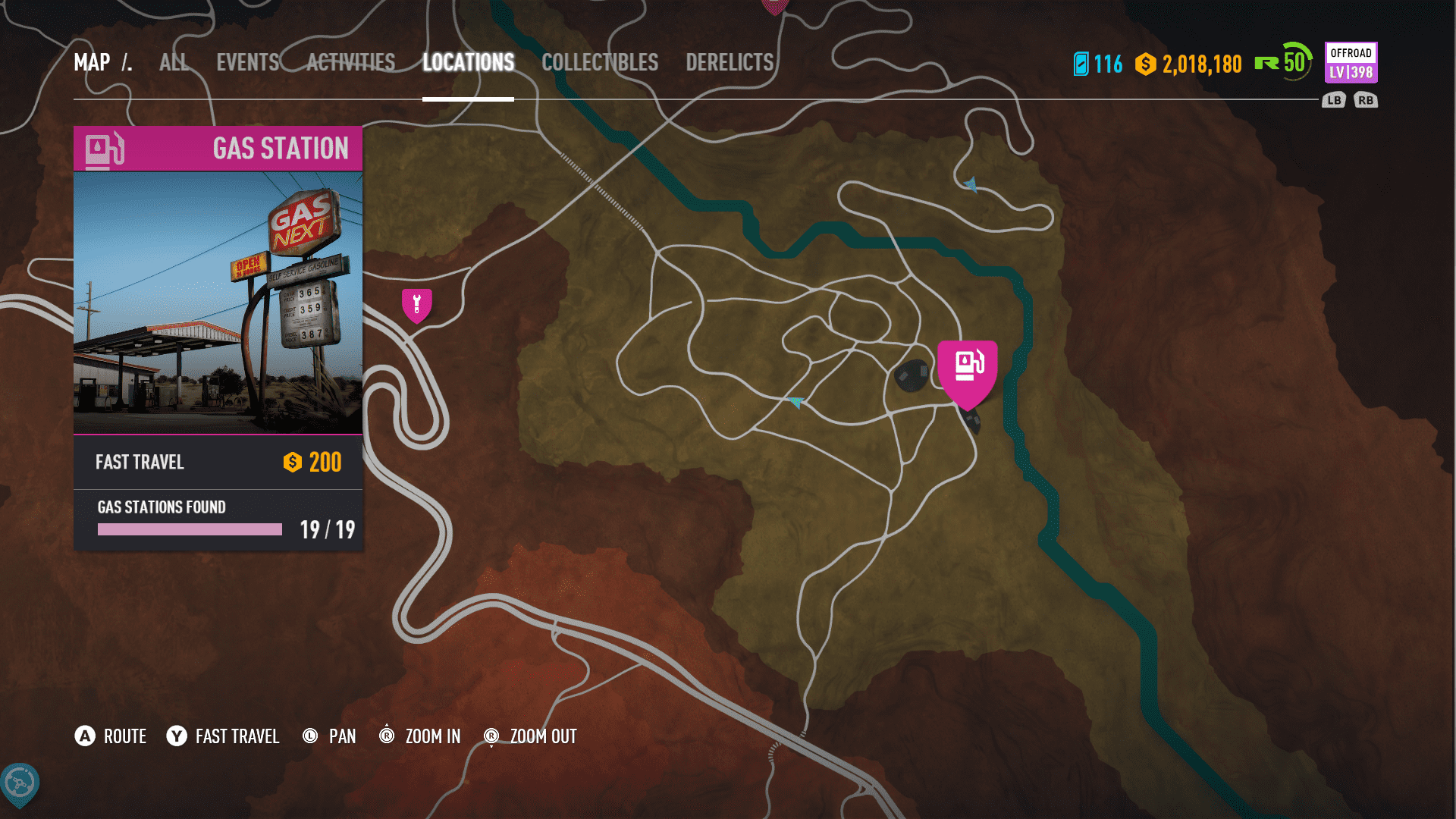Click the Gas Station panel header
Image resolution: width=1456 pixels, height=819 pixels.
pyautogui.click(x=218, y=149)
